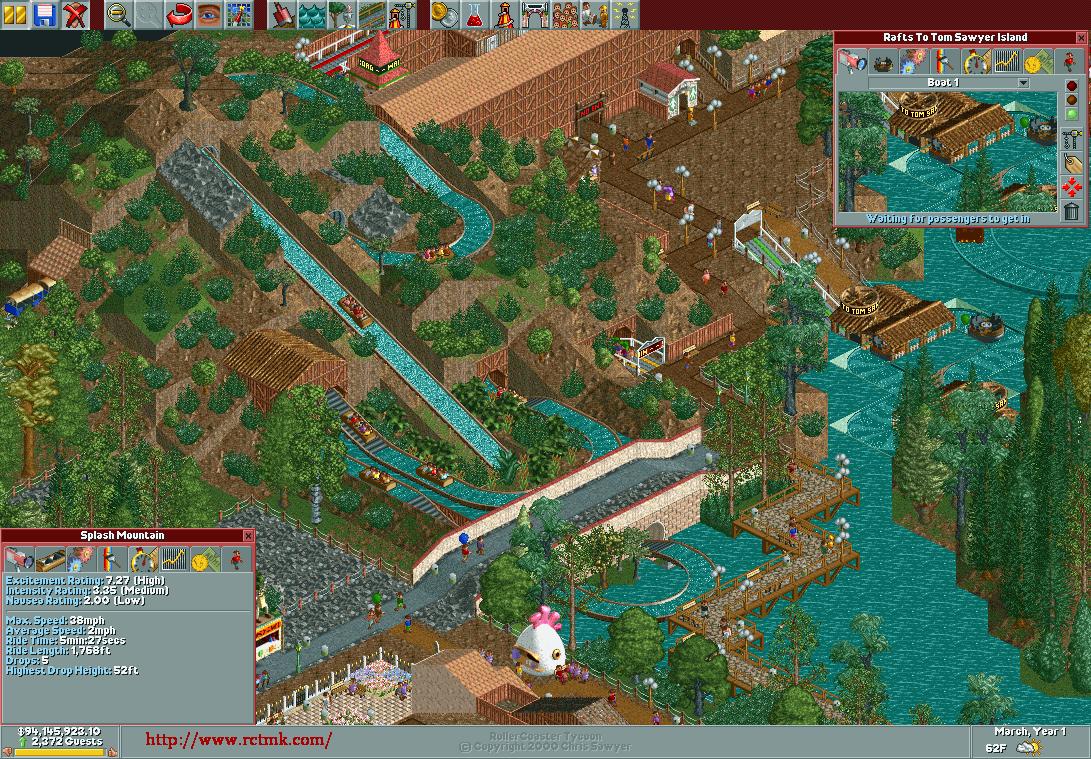Open the floppy disk save game menu

(x=45, y=14)
